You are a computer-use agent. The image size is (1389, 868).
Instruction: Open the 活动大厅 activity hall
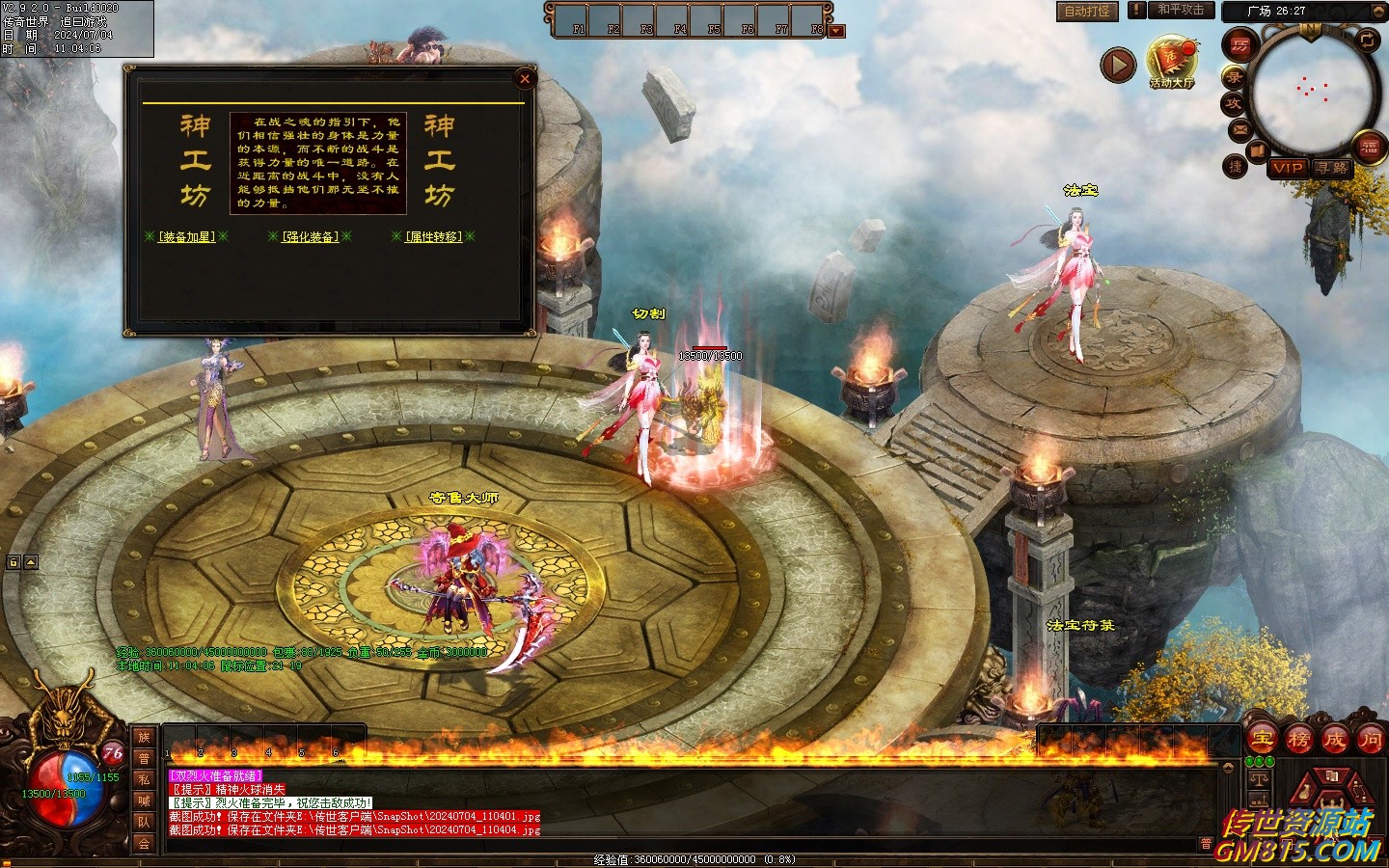click(x=1172, y=62)
